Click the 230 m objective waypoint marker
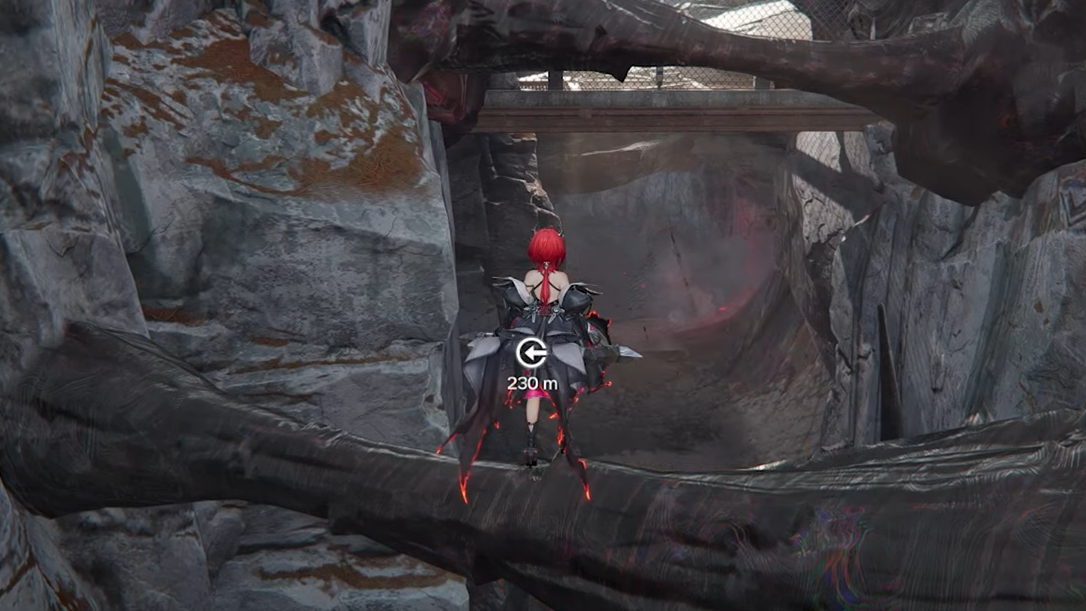Image resolution: width=1086 pixels, height=611 pixels. pyautogui.click(x=529, y=352)
